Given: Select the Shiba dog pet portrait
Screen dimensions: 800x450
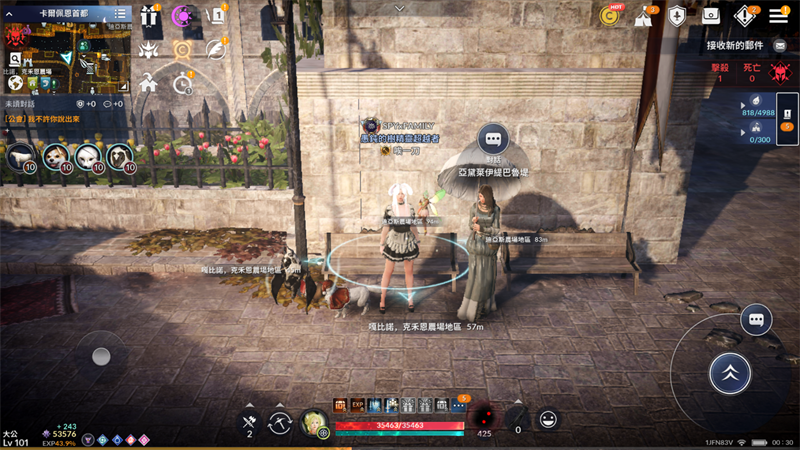Looking at the screenshot, I should click(x=56, y=157).
